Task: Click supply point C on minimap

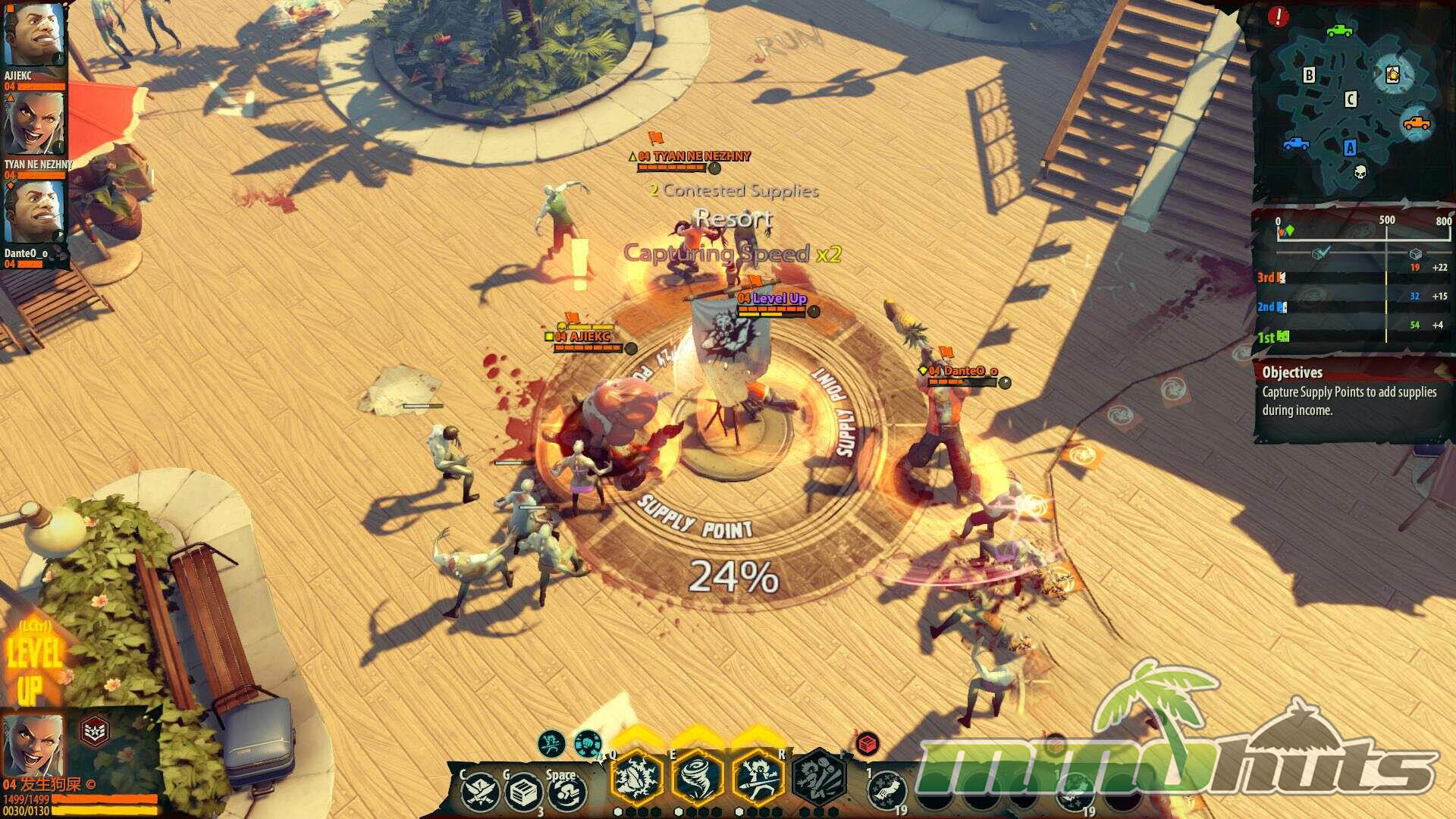Action: 1350,99
